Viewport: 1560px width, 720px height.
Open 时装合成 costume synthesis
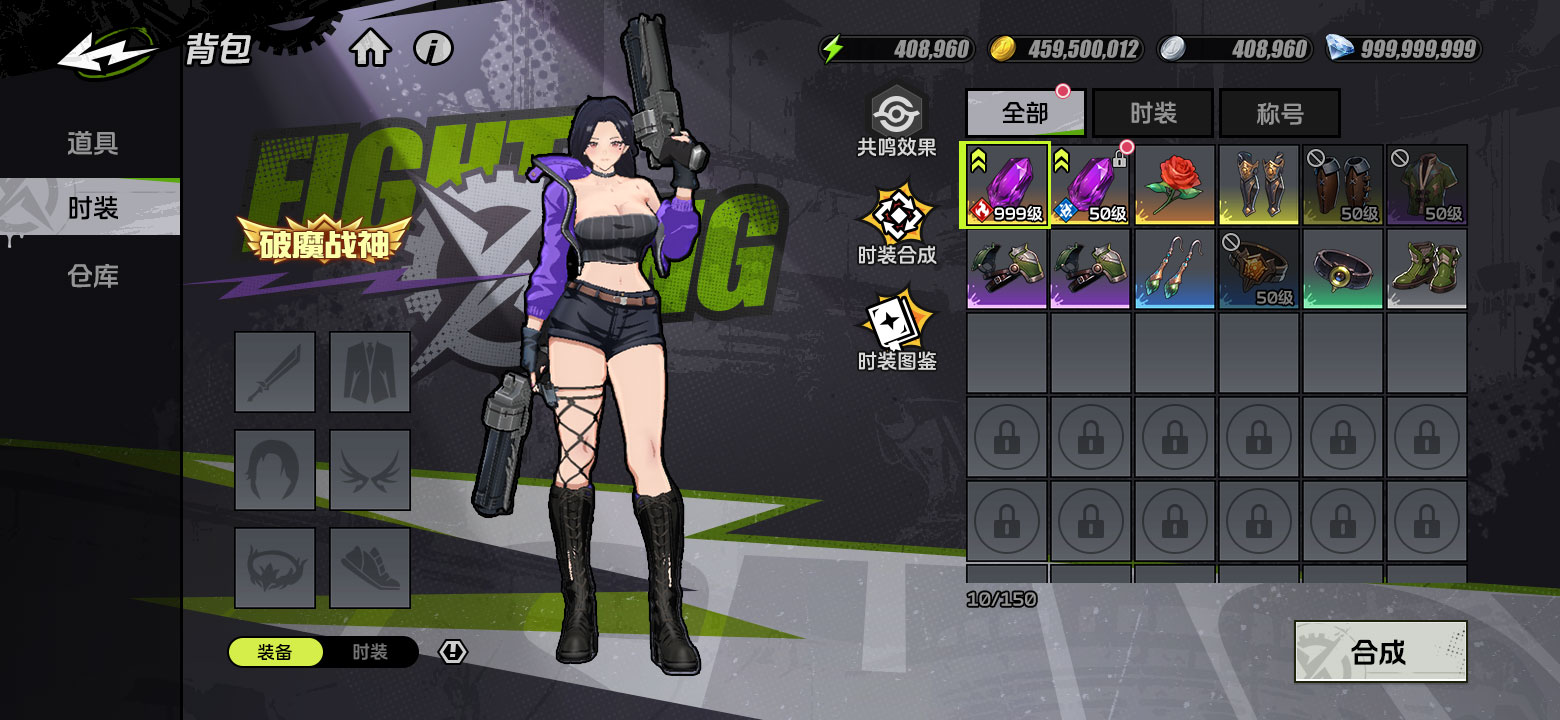[x=896, y=225]
